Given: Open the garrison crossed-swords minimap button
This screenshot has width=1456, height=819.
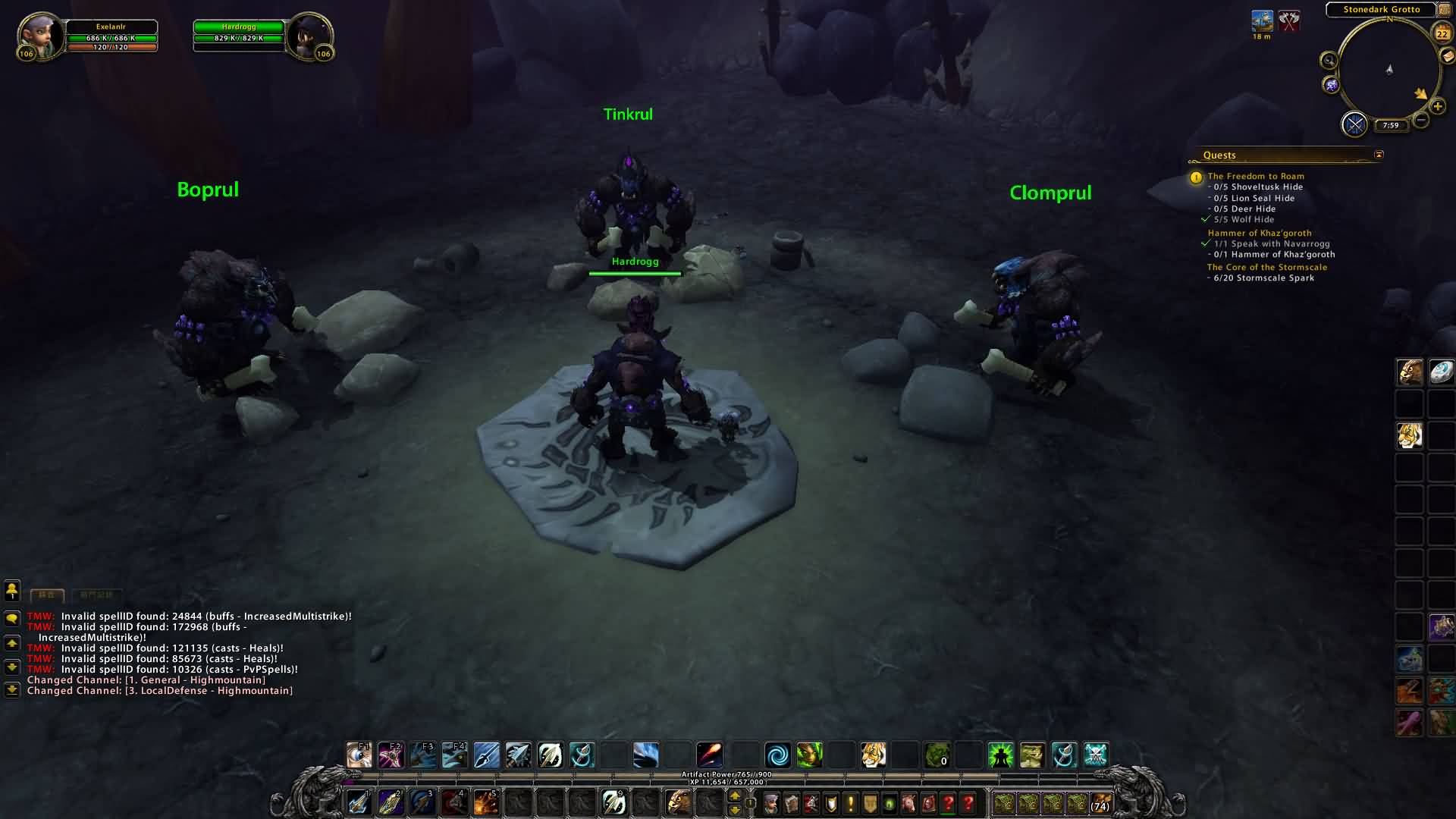Looking at the screenshot, I should pos(1354,124).
